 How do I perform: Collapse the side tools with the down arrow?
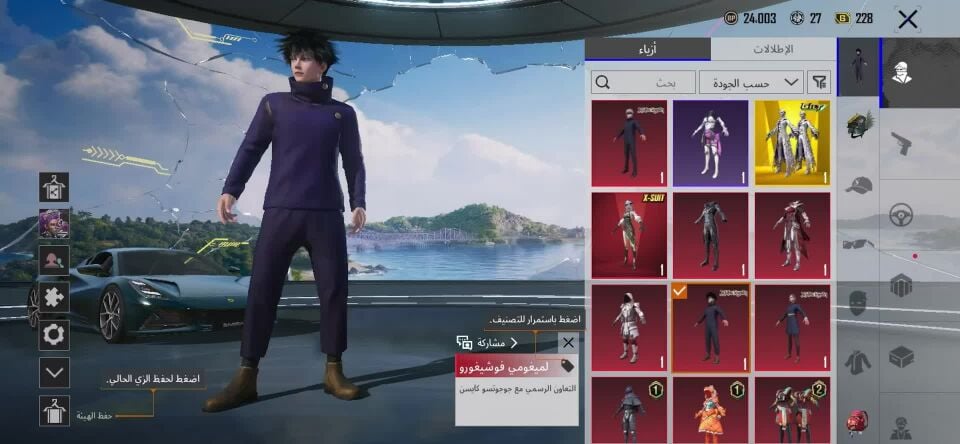pos(54,372)
